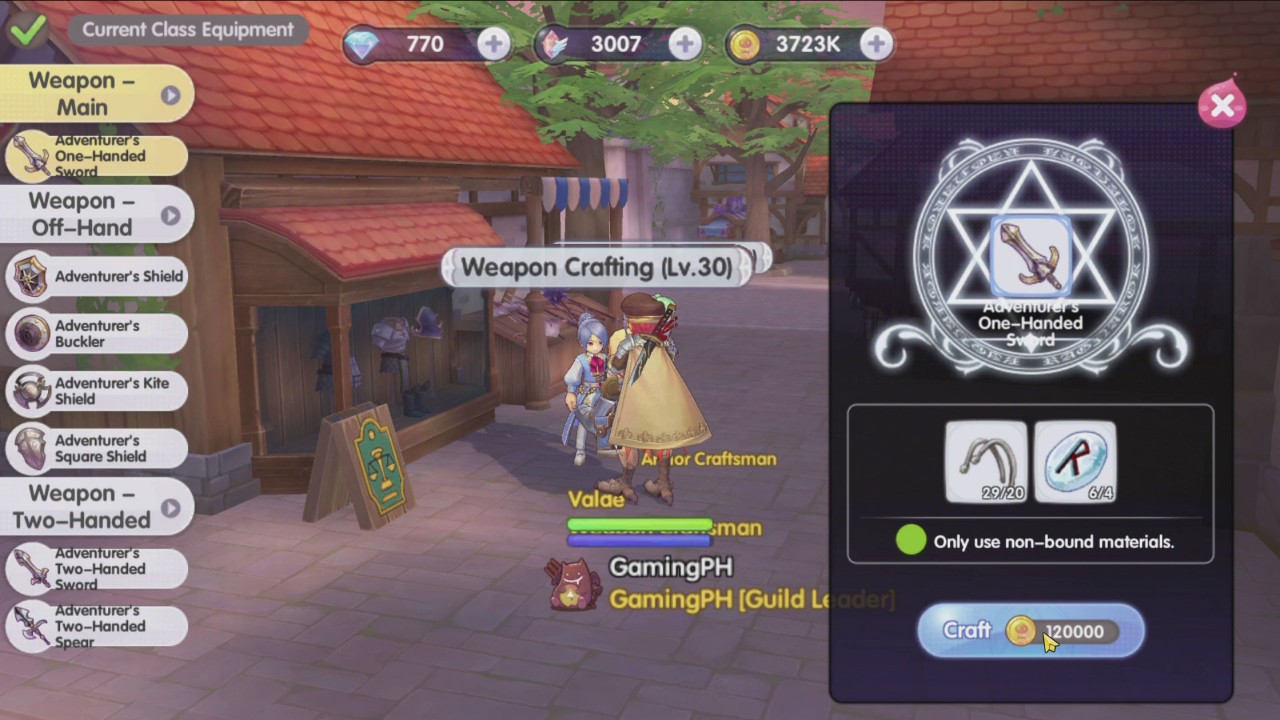This screenshot has width=1280, height=720.
Task: Add more pink crystal currency
Action: click(x=684, y=44)
